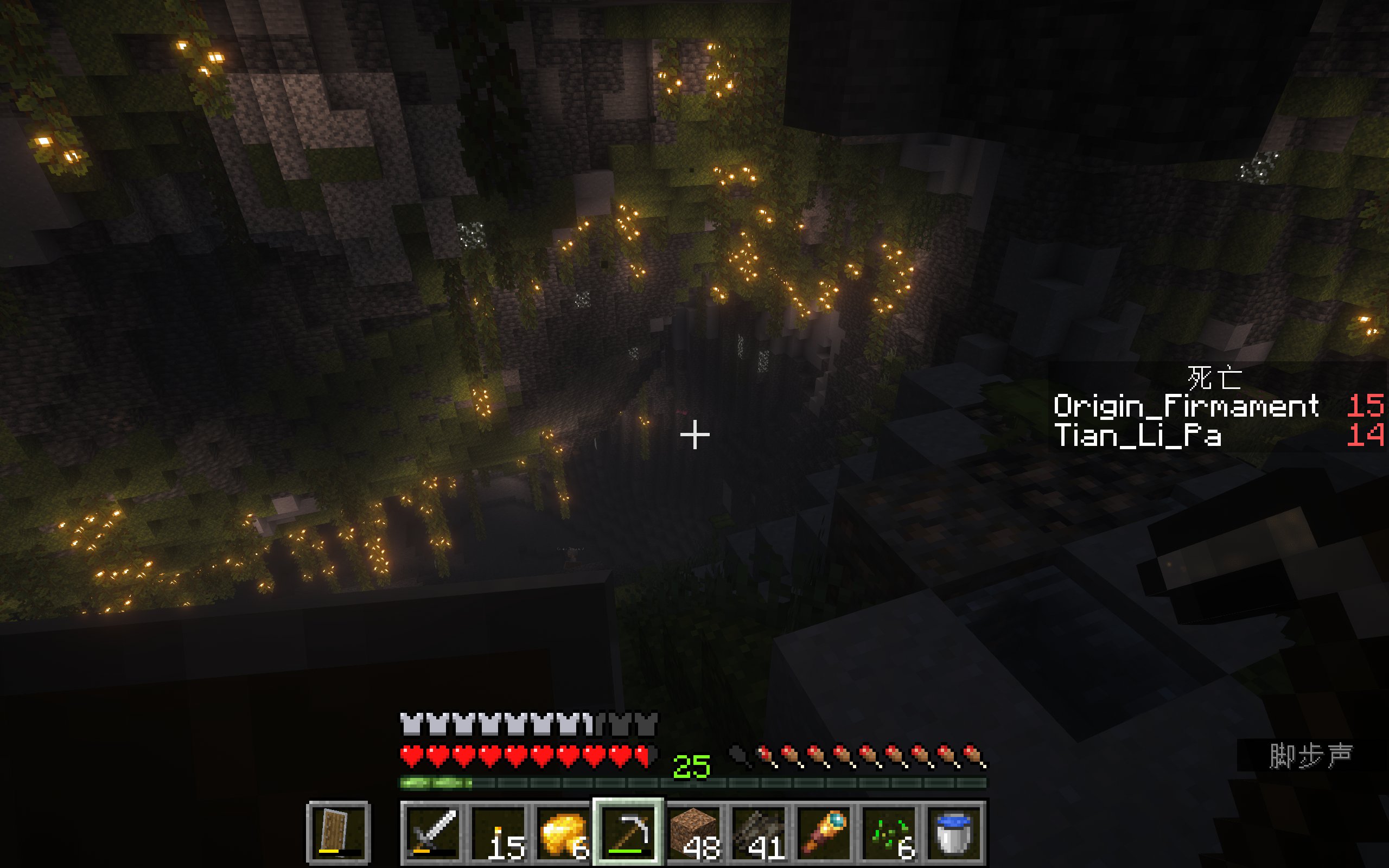Switch to the dirt block stack

pyautogui.click(x=693, y=832)
